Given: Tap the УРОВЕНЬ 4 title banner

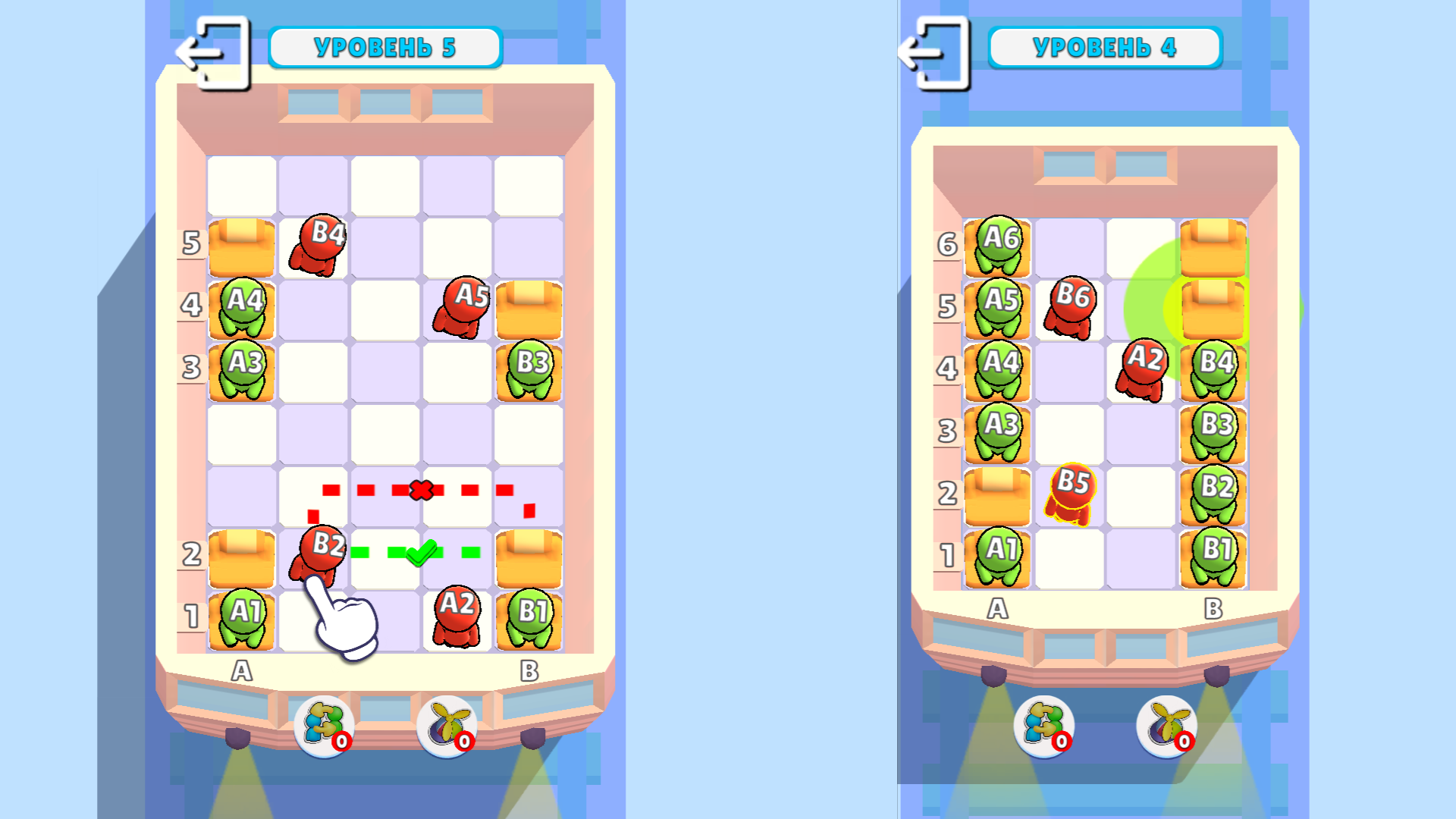Looking at the screenshot, I should tap(1104, 46).
